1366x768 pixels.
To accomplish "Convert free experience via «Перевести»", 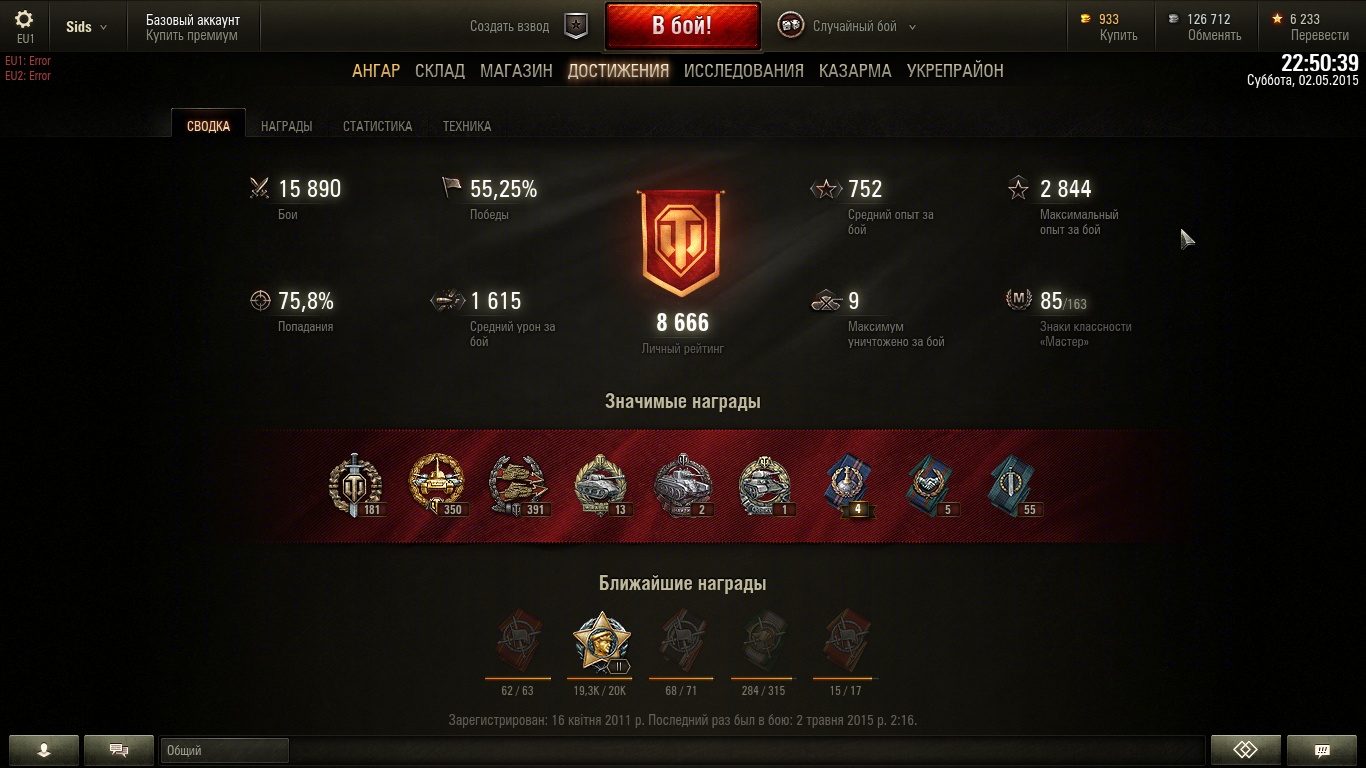I will 1319,35.
